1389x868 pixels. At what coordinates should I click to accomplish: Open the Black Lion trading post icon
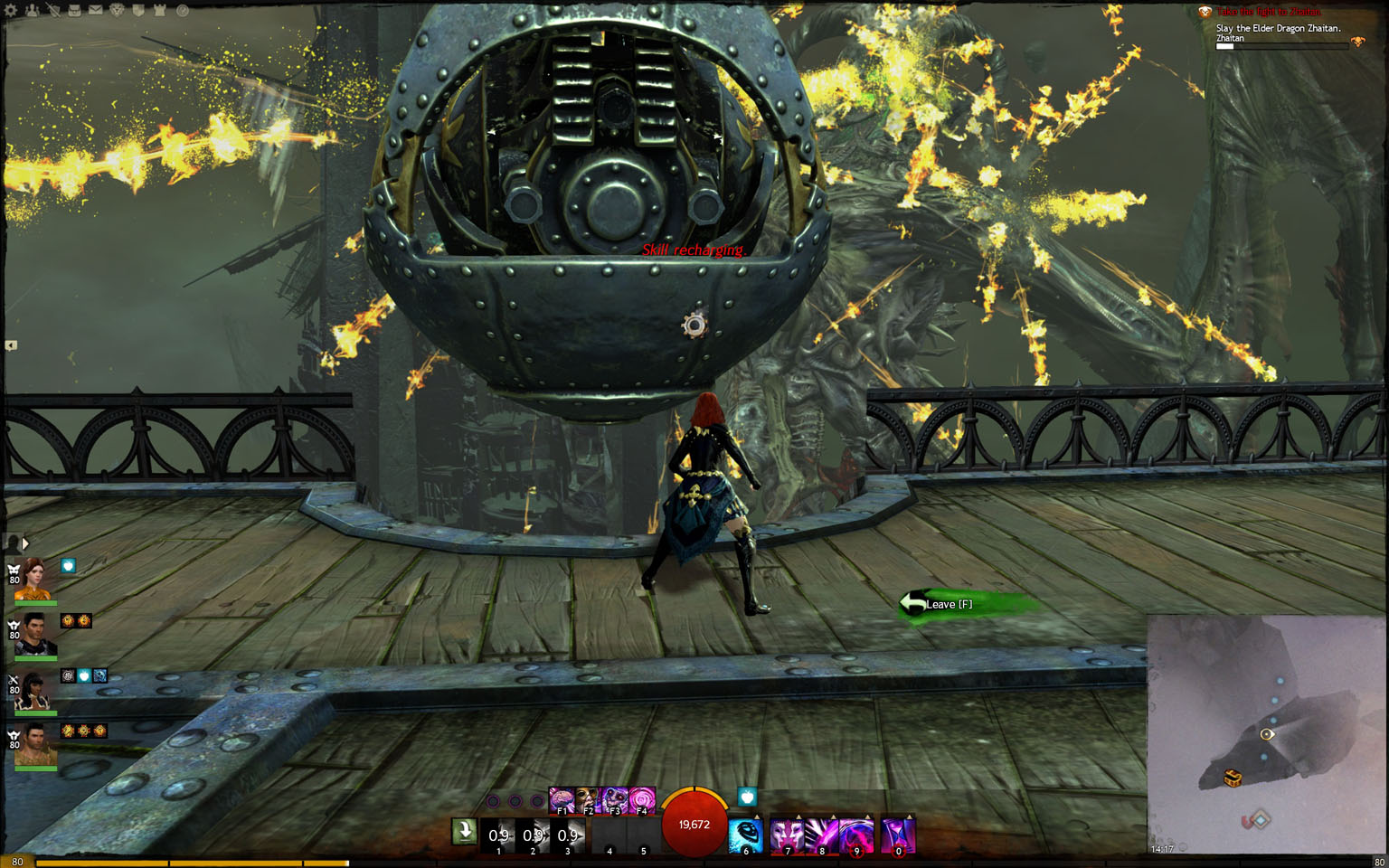point(117,11)
